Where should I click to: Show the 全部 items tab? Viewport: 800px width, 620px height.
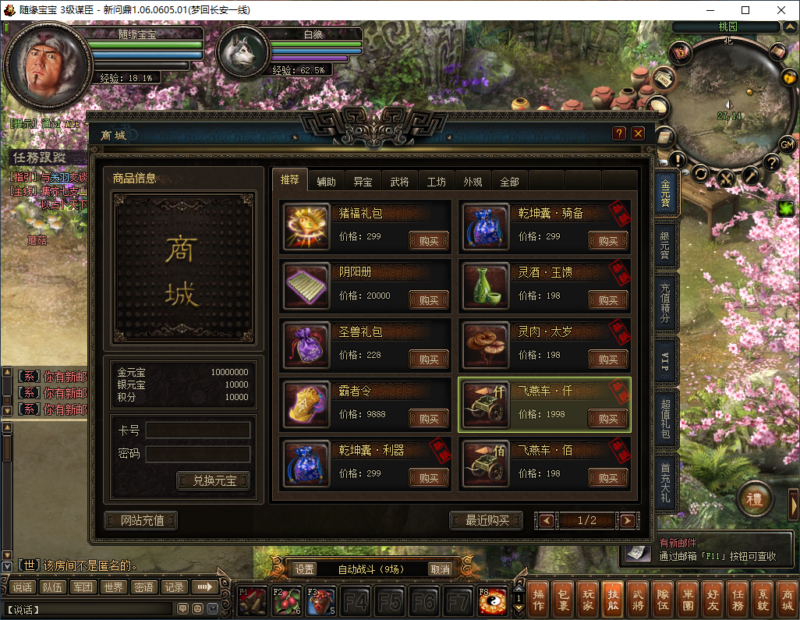[509, 181]
